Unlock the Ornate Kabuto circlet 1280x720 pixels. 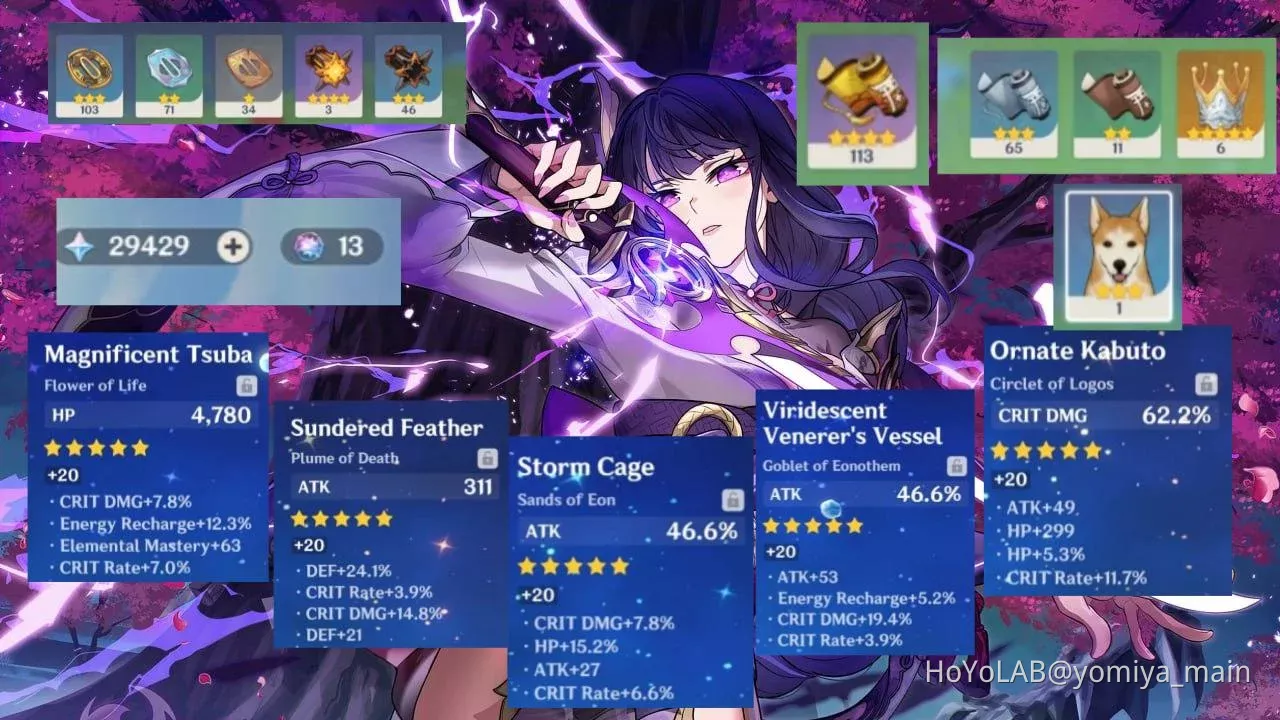point(1205,384)
